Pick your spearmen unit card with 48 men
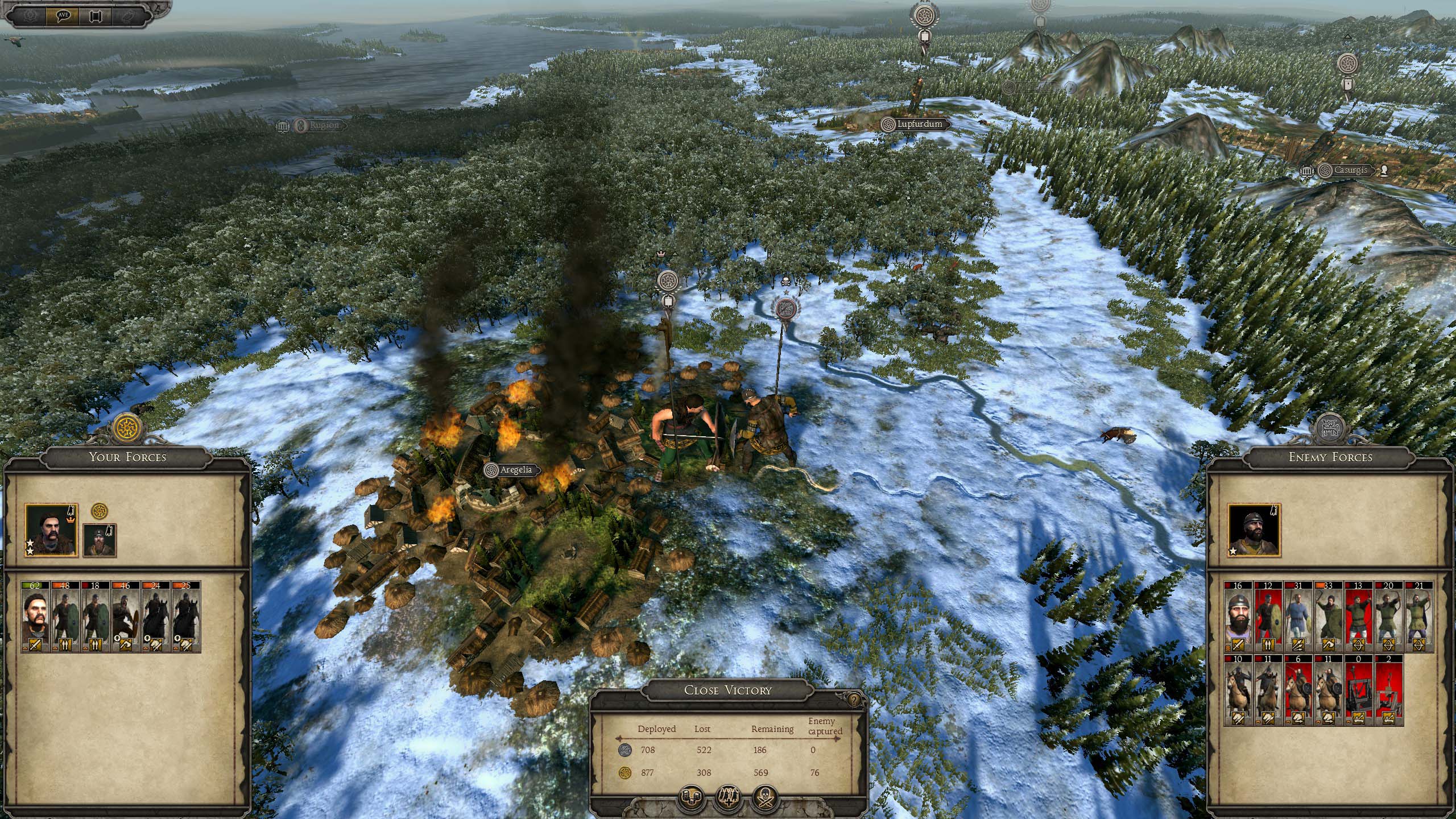Image resolution: width=1456 pixels, height=819 pixels. click(x=65, y=617)
